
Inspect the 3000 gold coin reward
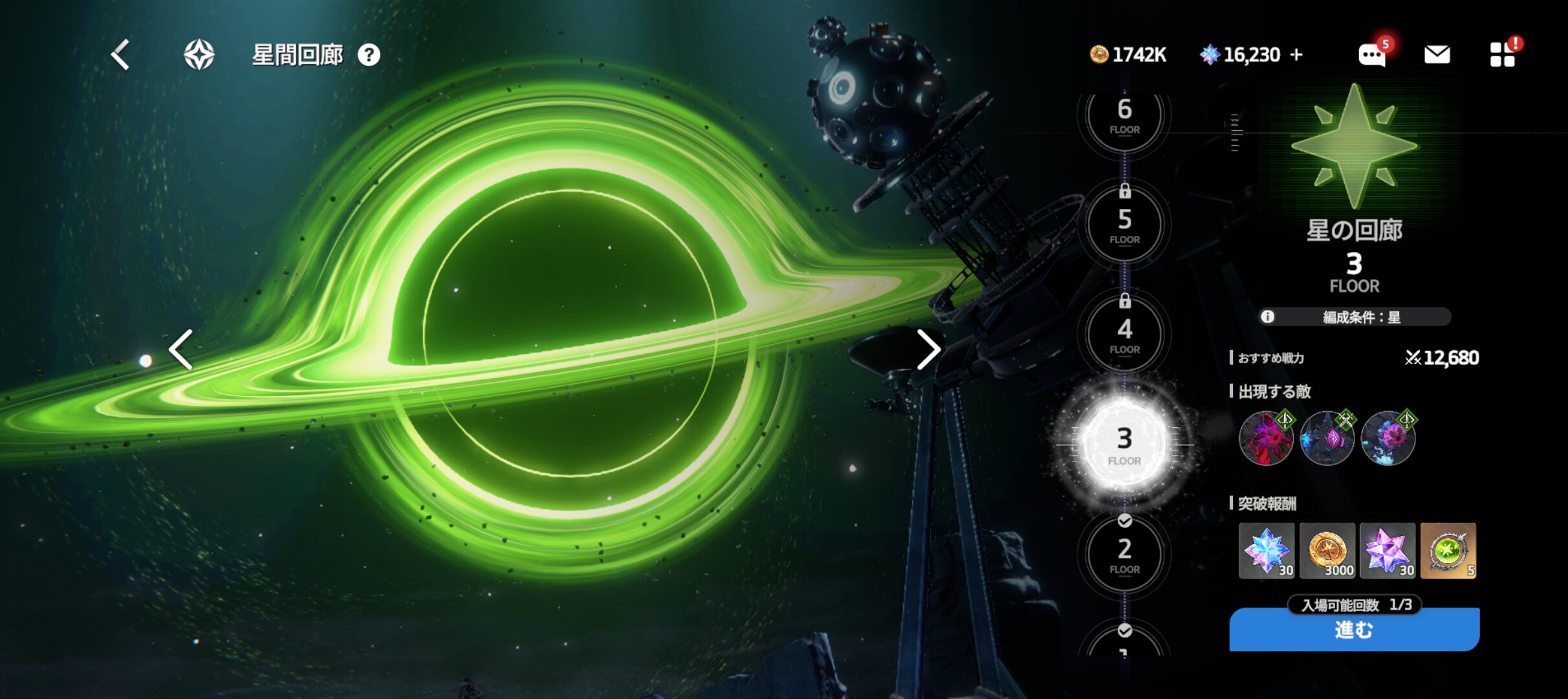pyautogui.click(x=1327, y=551)
